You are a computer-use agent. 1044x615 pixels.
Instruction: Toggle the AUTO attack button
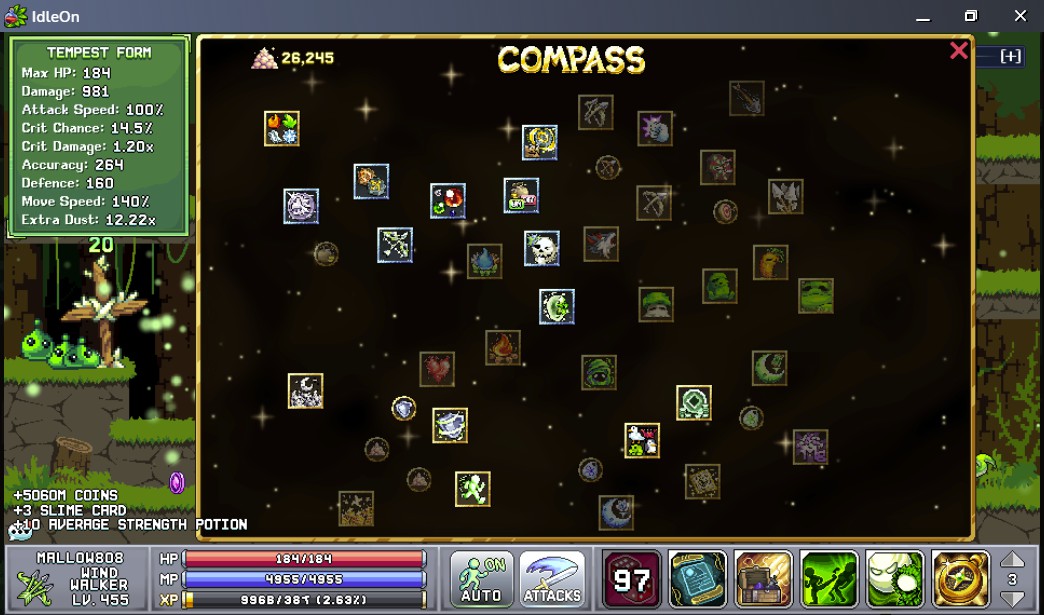481,579
